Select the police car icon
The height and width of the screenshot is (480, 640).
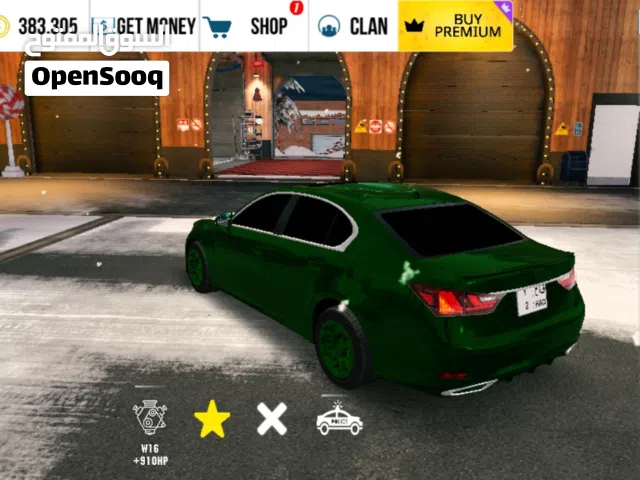point(339,419)
